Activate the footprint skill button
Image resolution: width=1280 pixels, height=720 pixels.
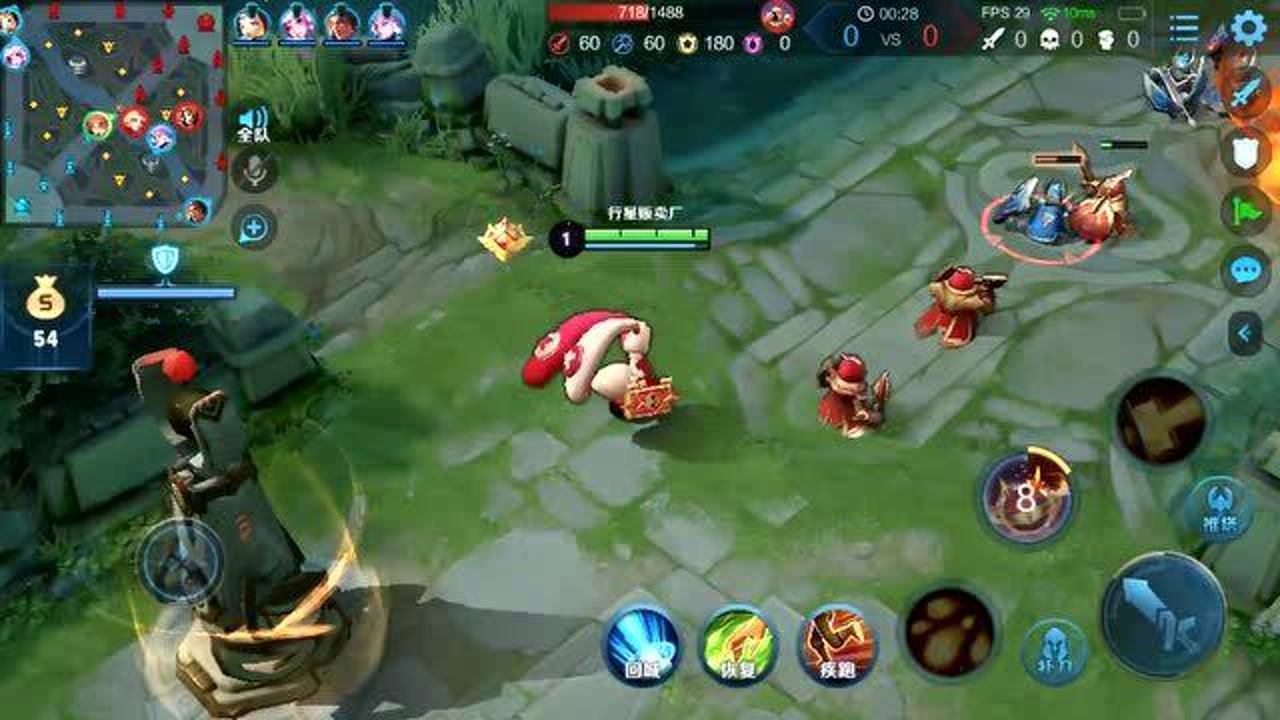pyautogui.click(x=949, y=631)
